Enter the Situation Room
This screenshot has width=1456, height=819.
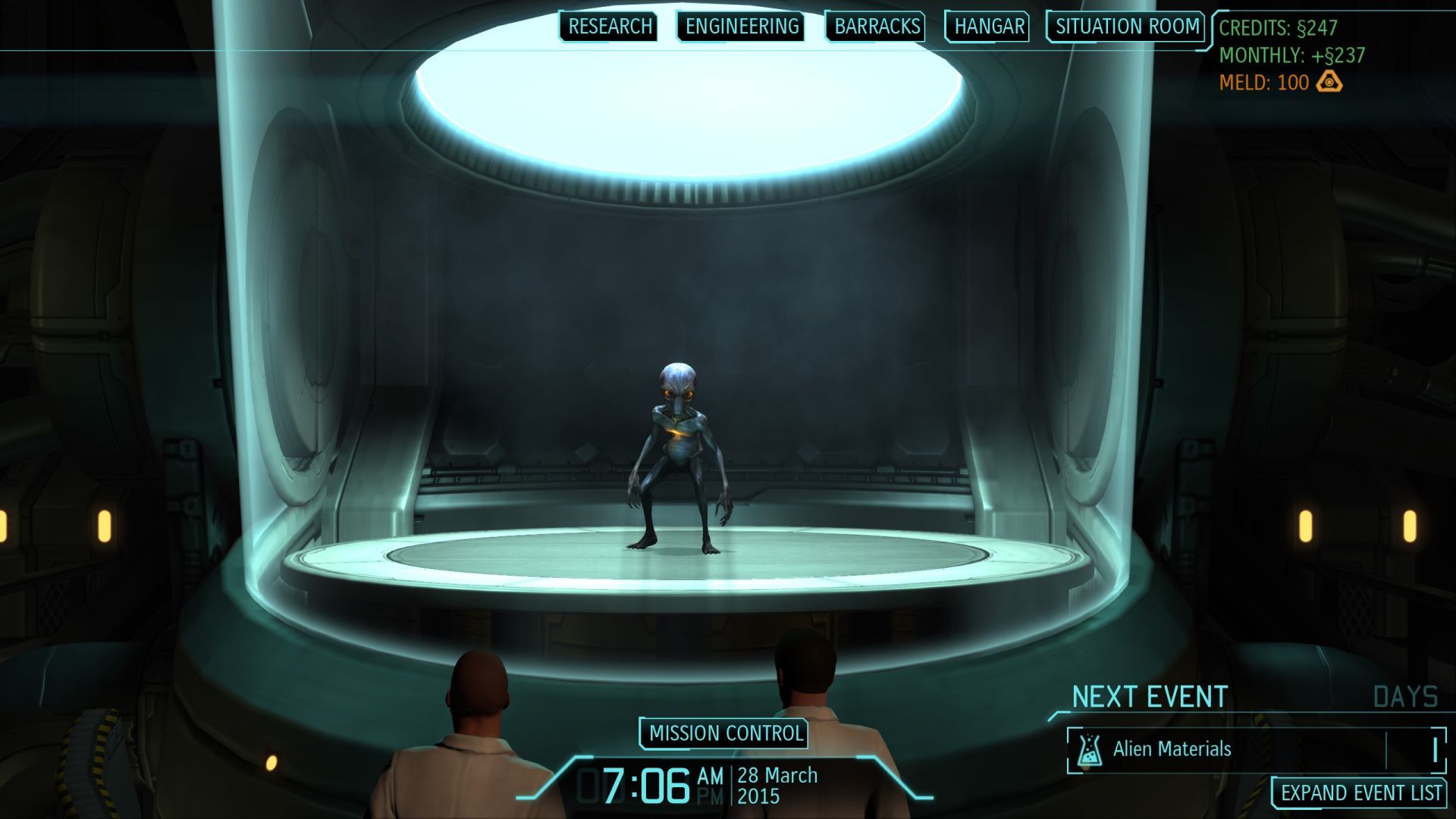pos(1126,27)
